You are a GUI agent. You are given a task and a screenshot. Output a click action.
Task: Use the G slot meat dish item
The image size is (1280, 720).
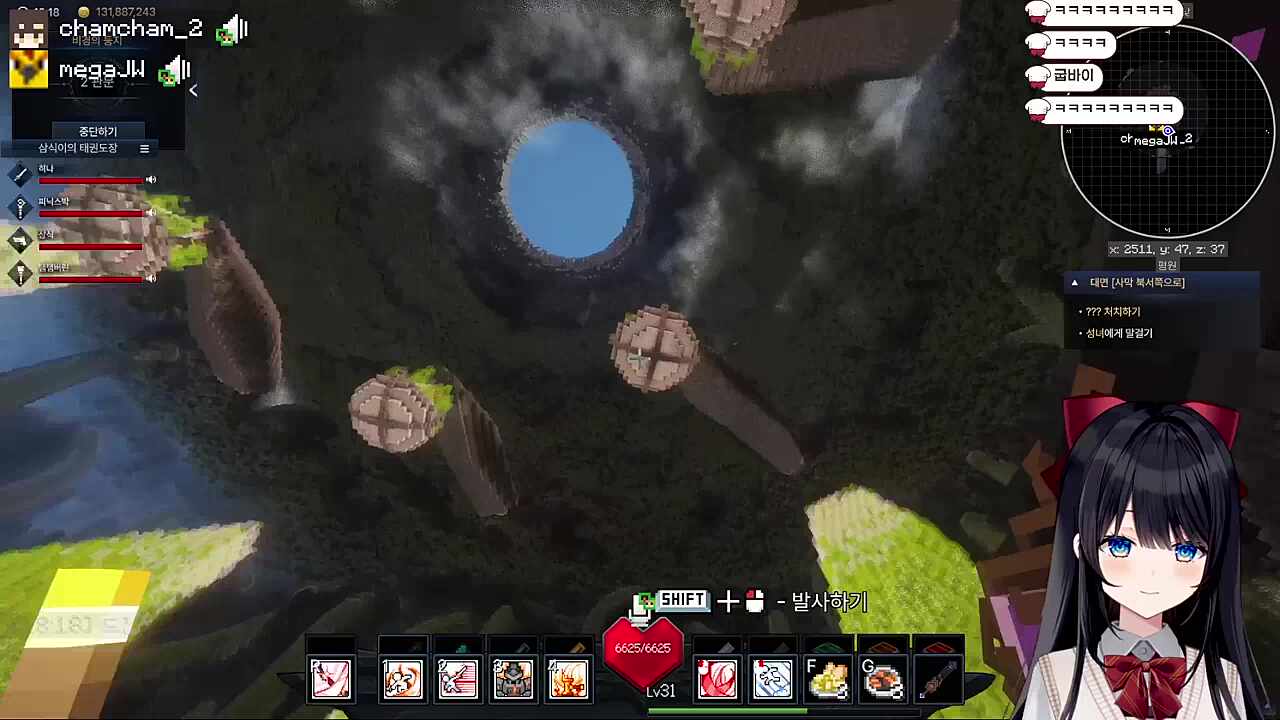[x=883, y=679]
